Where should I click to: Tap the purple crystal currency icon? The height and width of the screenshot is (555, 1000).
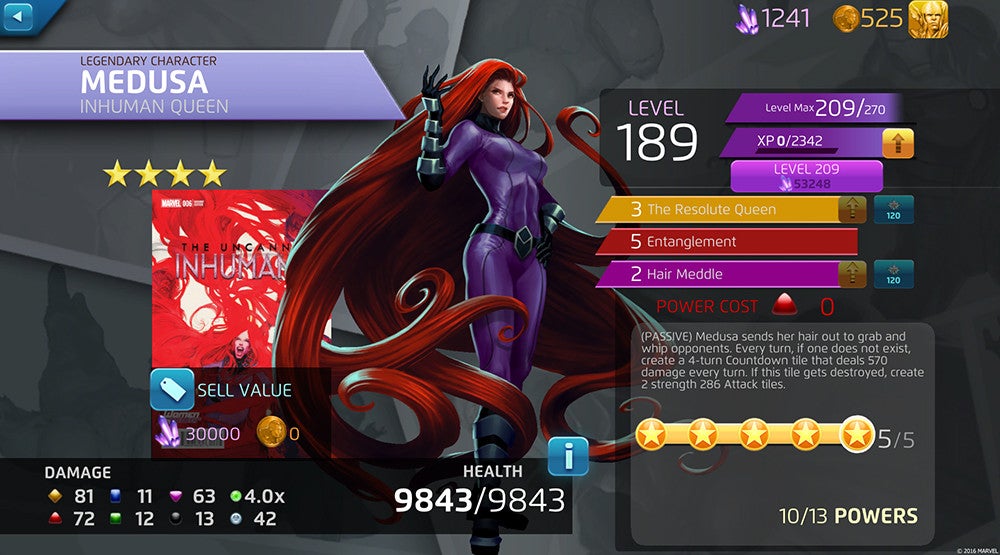coord(747,18)
